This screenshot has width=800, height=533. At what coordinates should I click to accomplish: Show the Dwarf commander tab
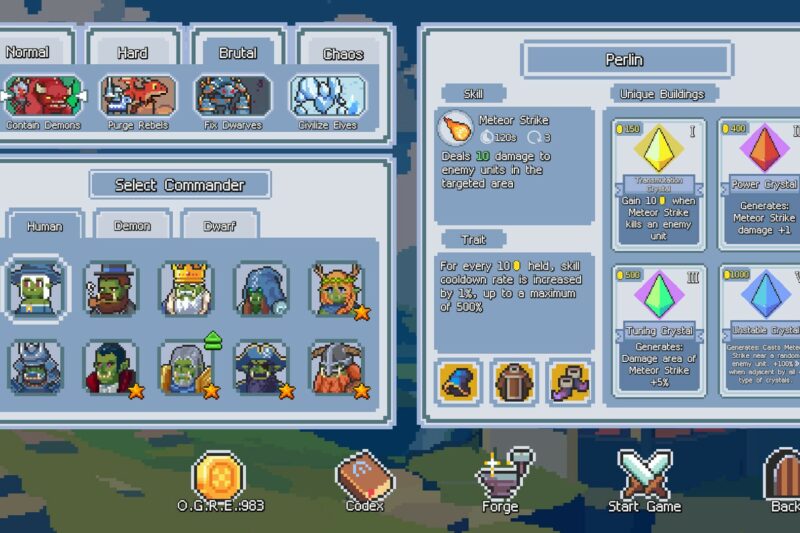click(219, 226)
